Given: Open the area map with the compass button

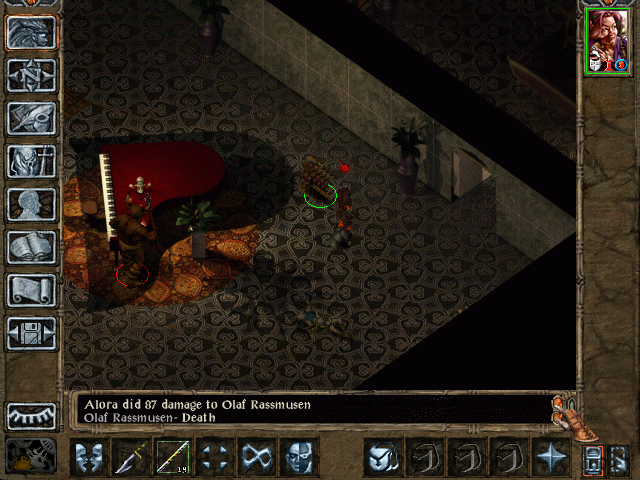Looking at the screenshot, I should (32, 75).
